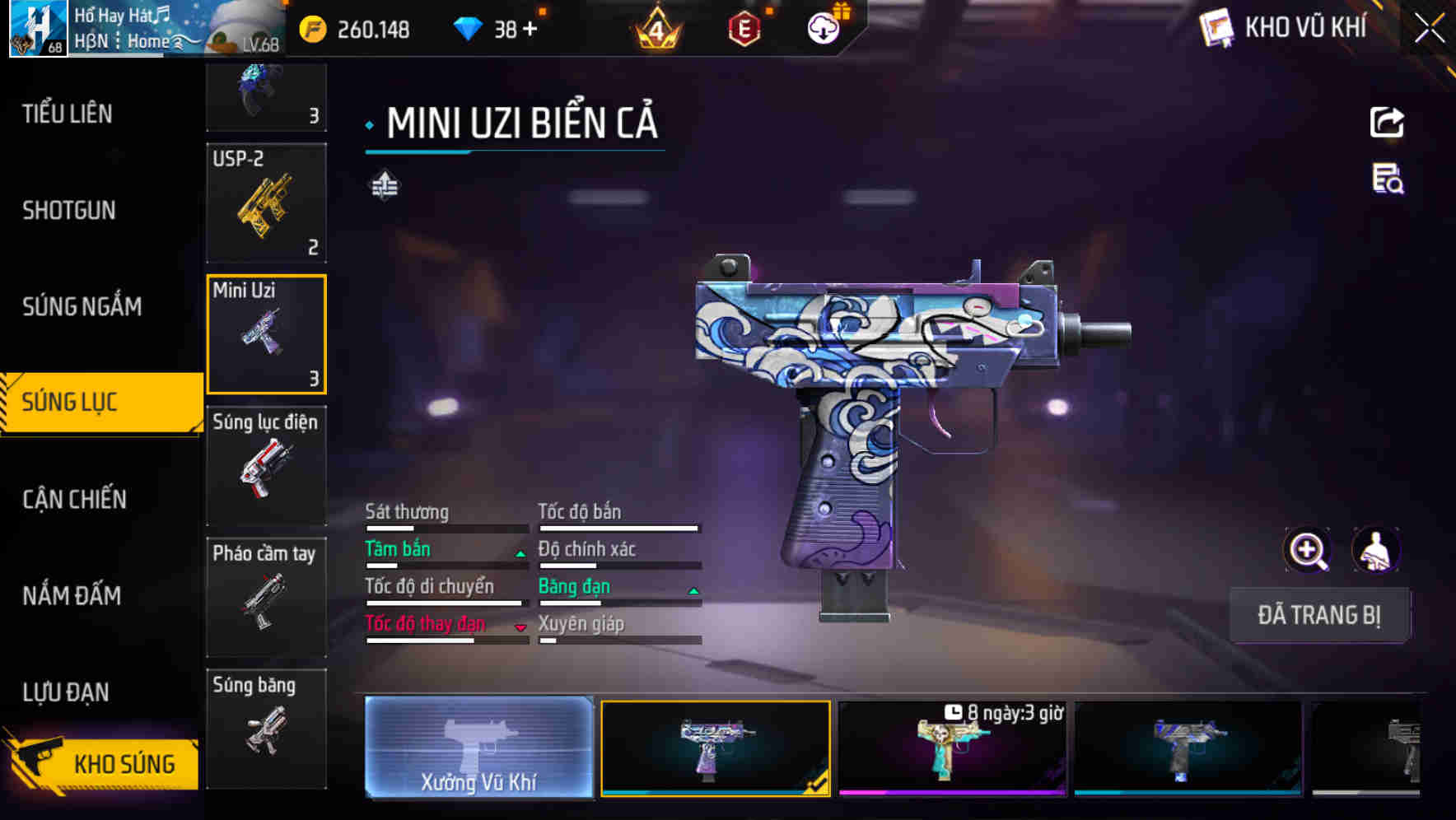Zoom in with the magnifier plus icon
Screen dimensions: 1456x820
[1307, 550]
